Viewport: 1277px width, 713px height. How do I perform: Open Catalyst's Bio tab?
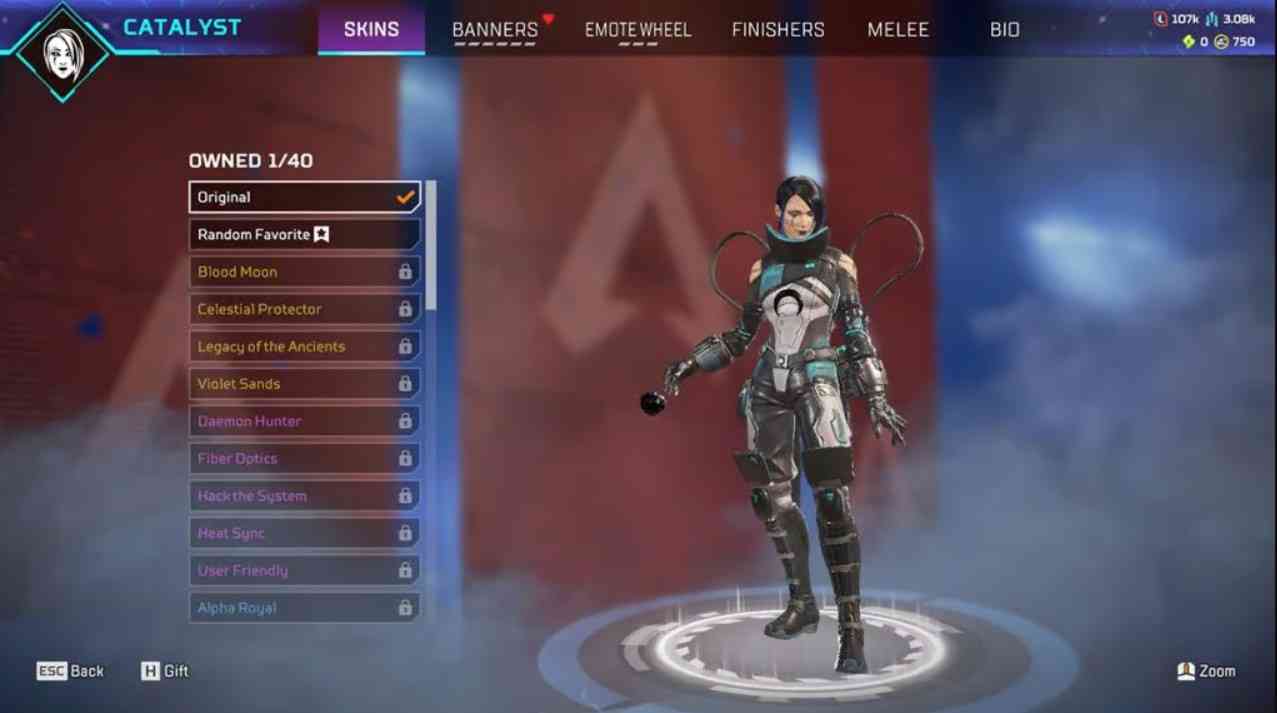pyautogui.click(x=1005, y=29)
